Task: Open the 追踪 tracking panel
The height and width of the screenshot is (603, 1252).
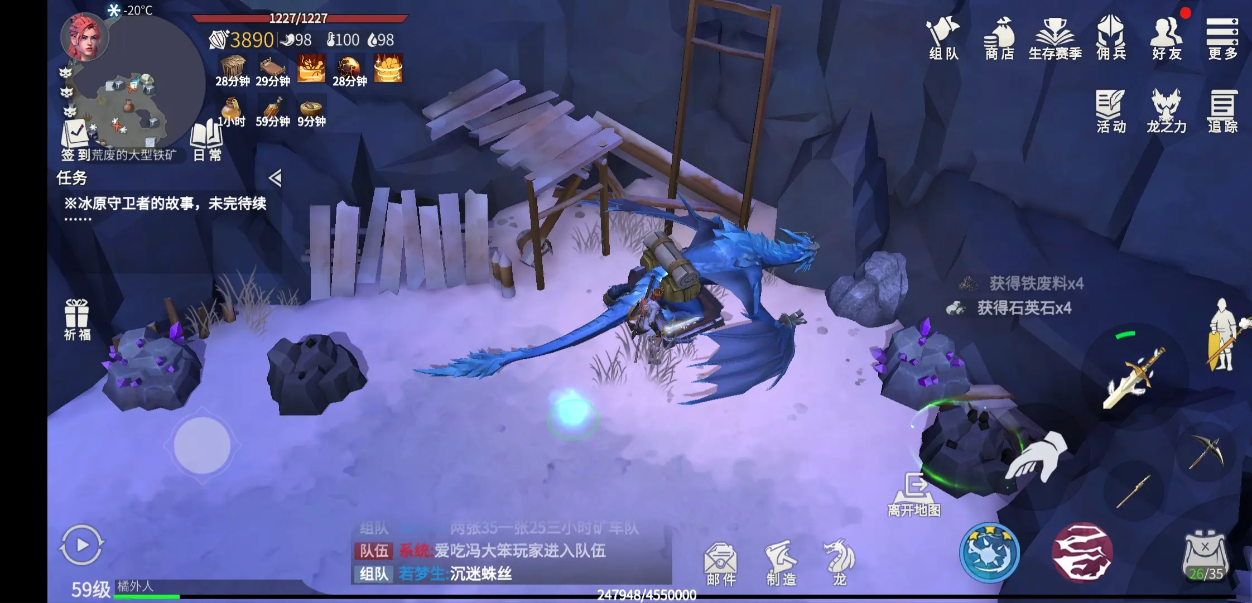Action: [1222, 110]
